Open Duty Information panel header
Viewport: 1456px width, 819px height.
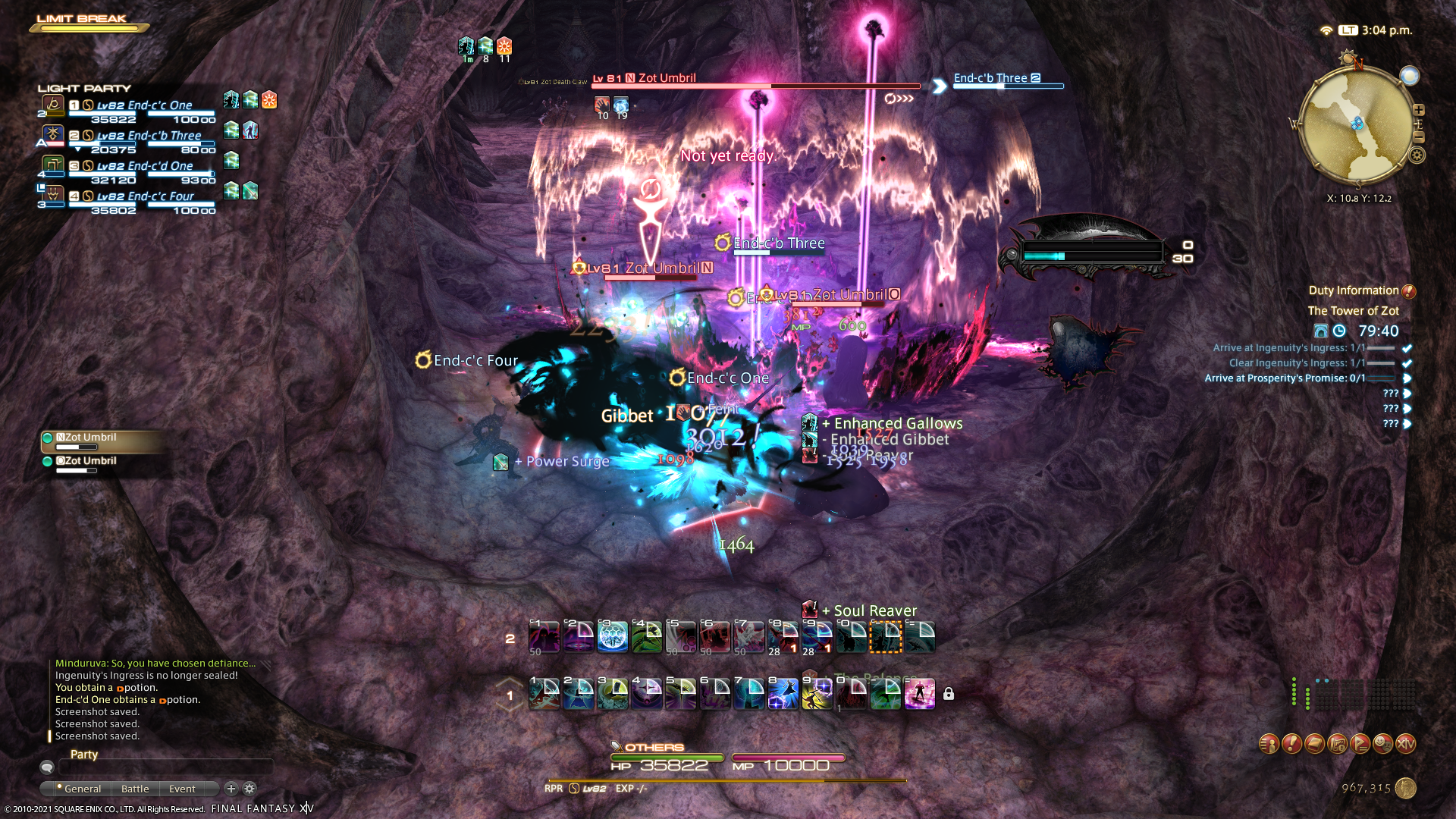1354,290
